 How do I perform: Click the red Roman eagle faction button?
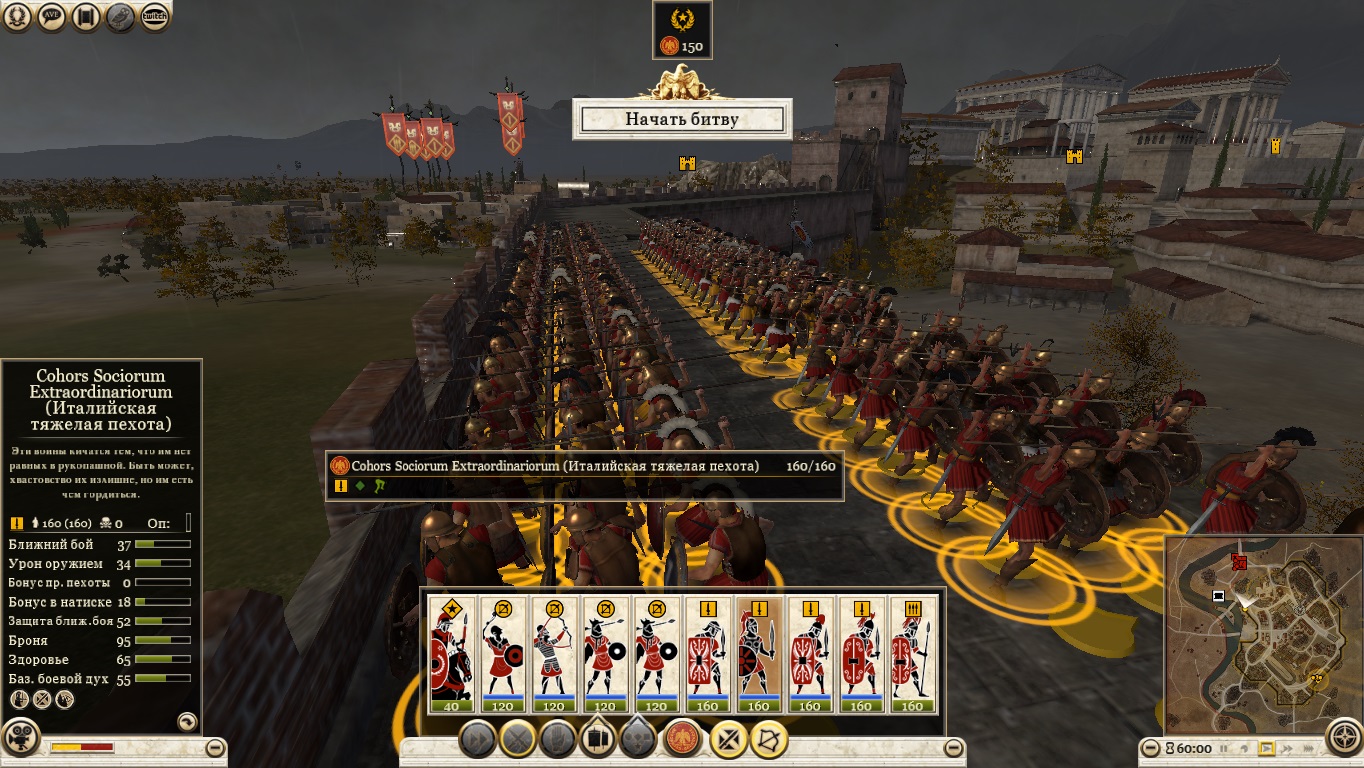point(683,739)
